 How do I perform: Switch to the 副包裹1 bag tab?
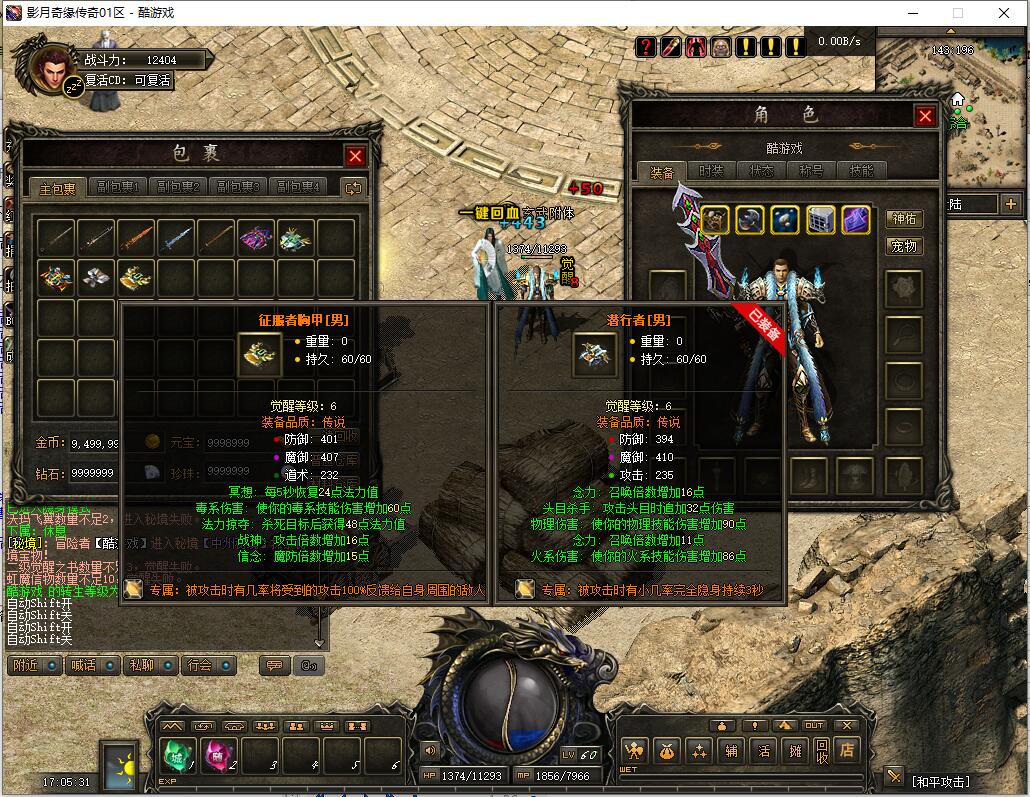point(118,187)
